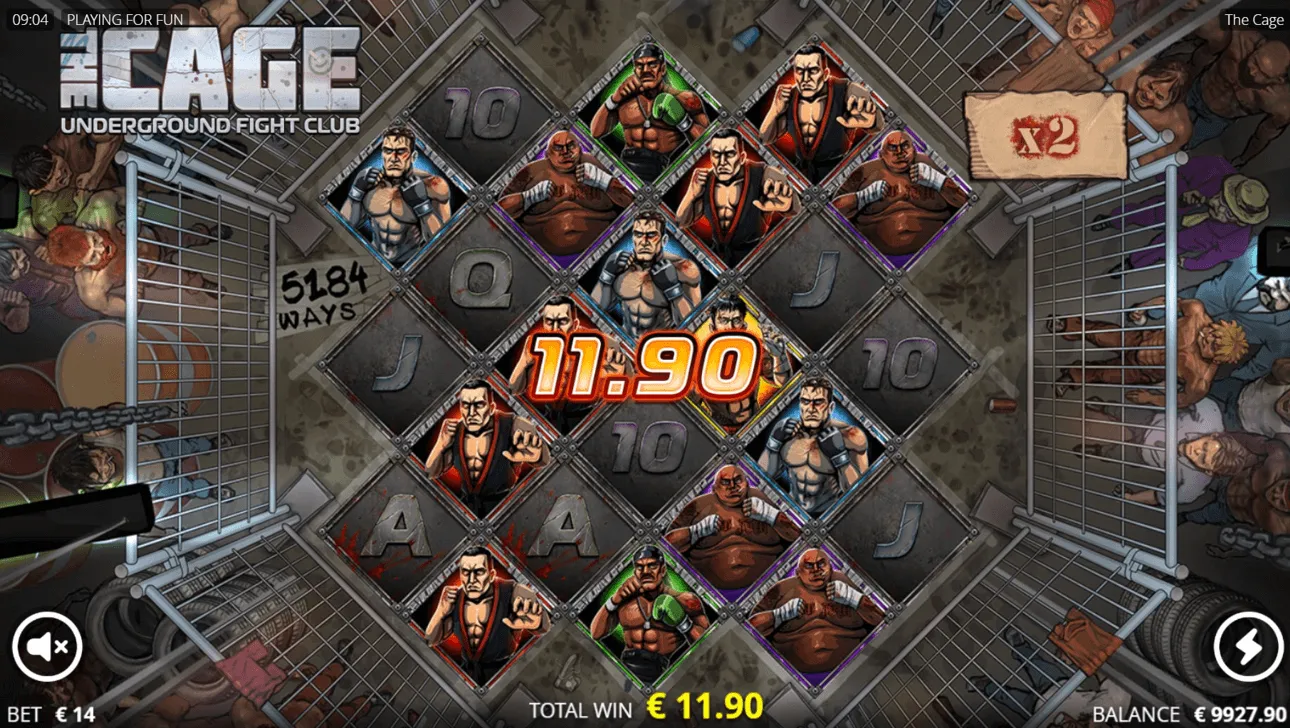This screenshot has height=728, width=1290.
Task: Toggle the speaker mute state
Action: tap(47, 646)
